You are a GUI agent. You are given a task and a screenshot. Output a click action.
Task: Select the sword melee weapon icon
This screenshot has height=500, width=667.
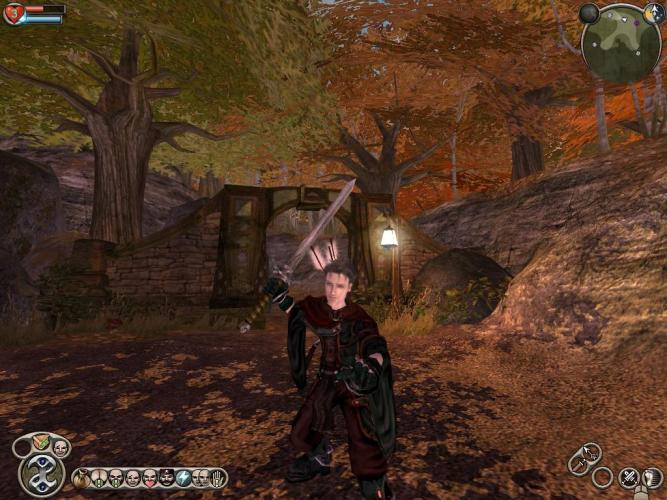pyautogui.click(x=578, y=466)
